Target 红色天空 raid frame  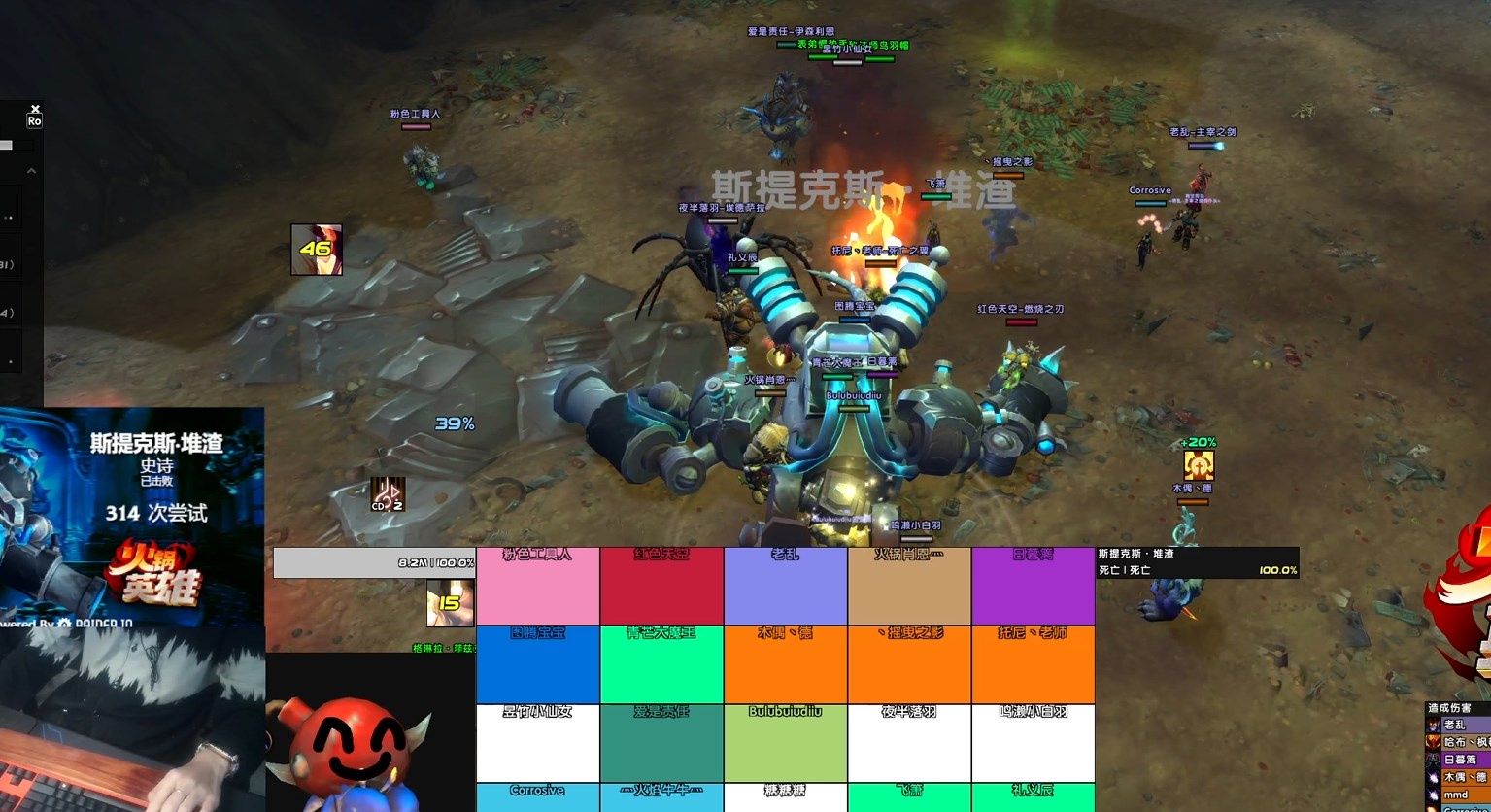(x=661, y=587)
